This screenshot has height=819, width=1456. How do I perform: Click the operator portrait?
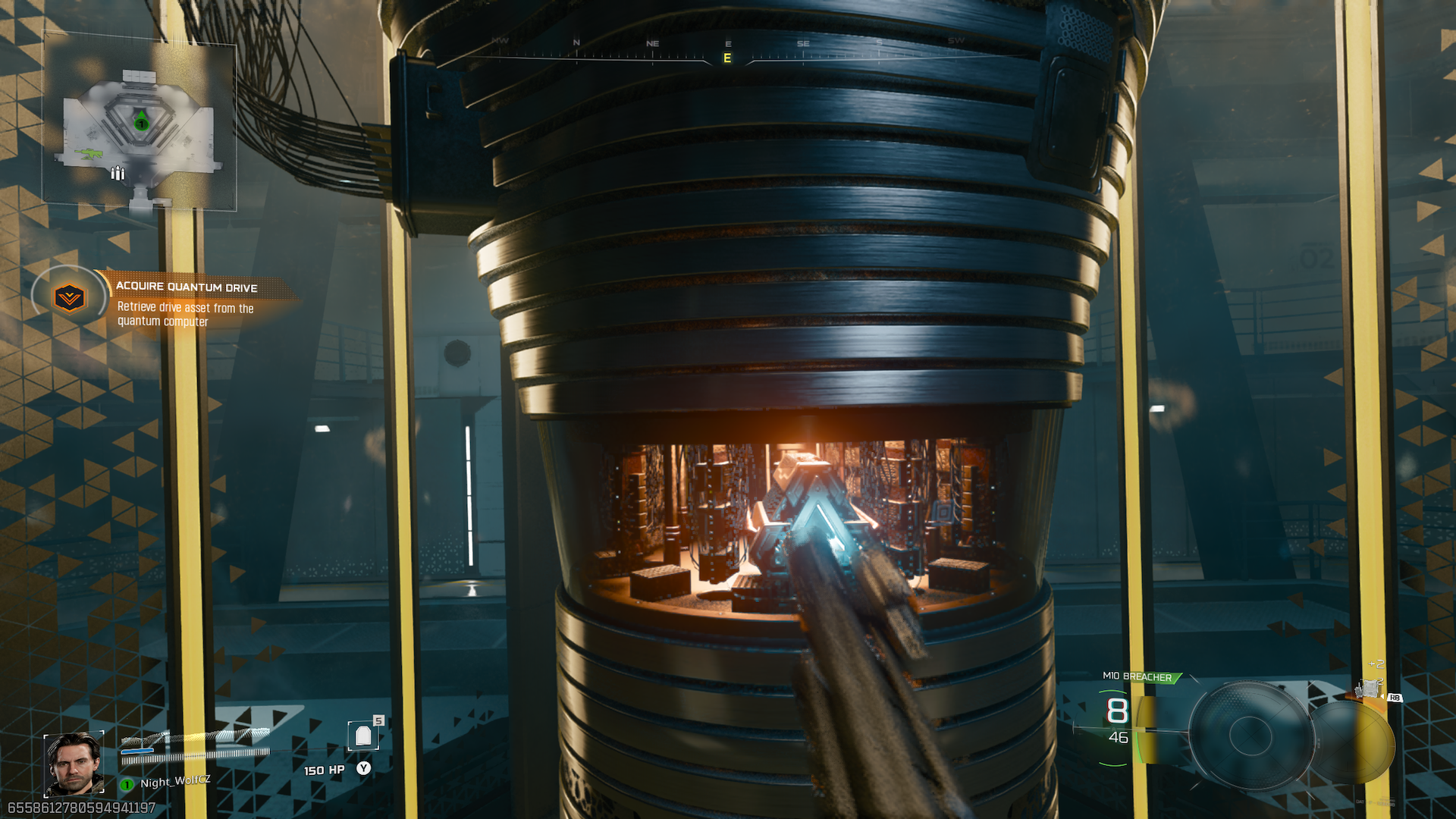pos(74,764)
